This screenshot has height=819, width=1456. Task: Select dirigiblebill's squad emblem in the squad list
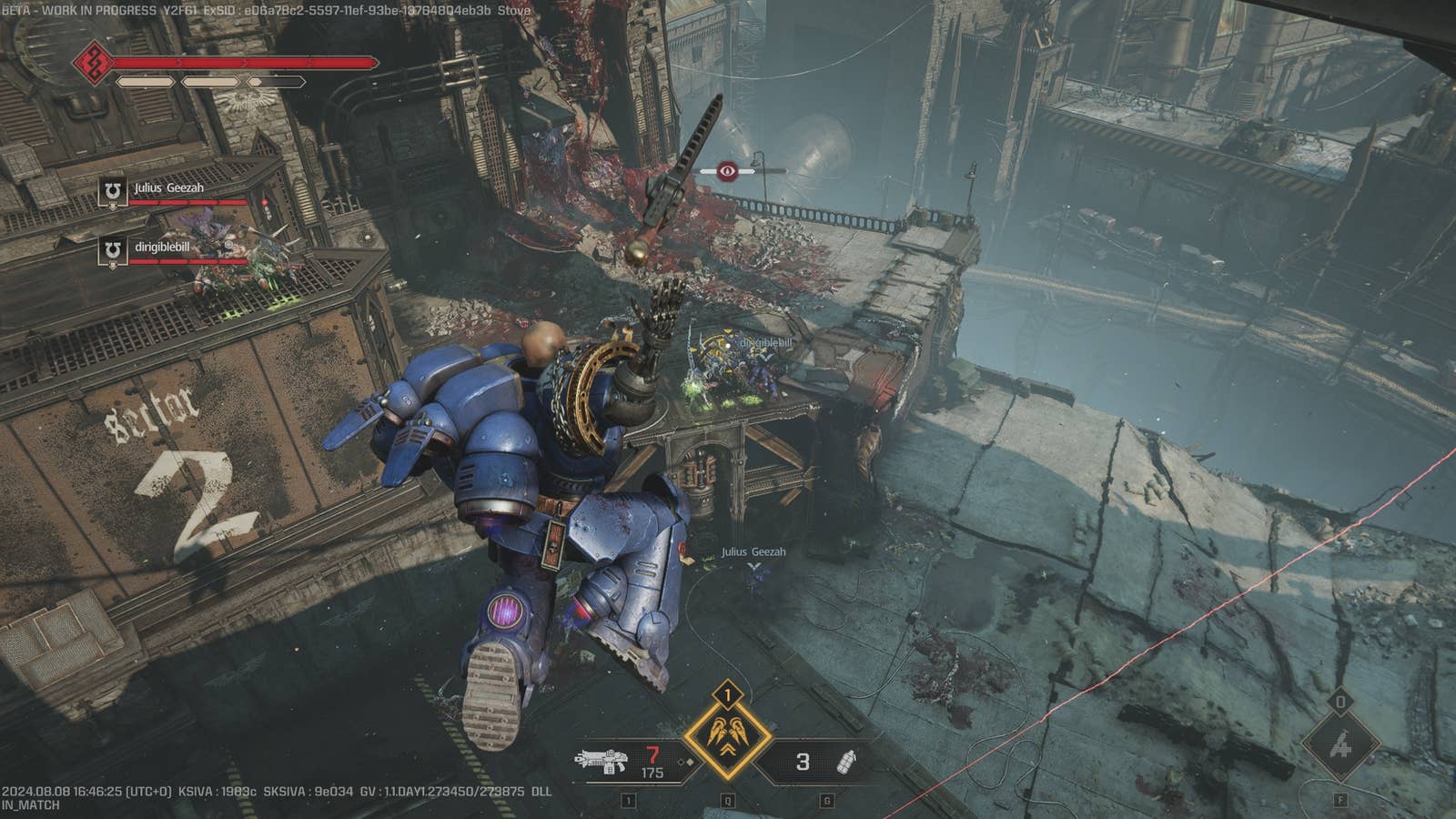click(x=113, y=250)
